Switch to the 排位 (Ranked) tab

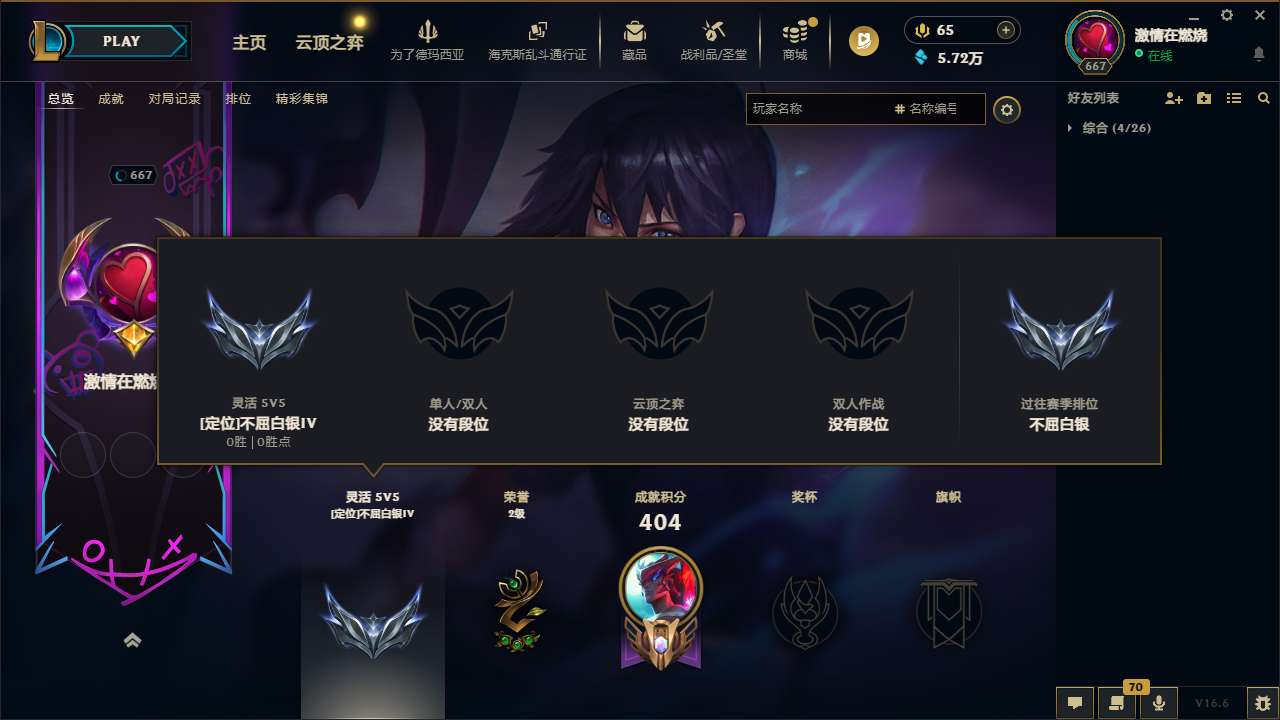point(239,99)
